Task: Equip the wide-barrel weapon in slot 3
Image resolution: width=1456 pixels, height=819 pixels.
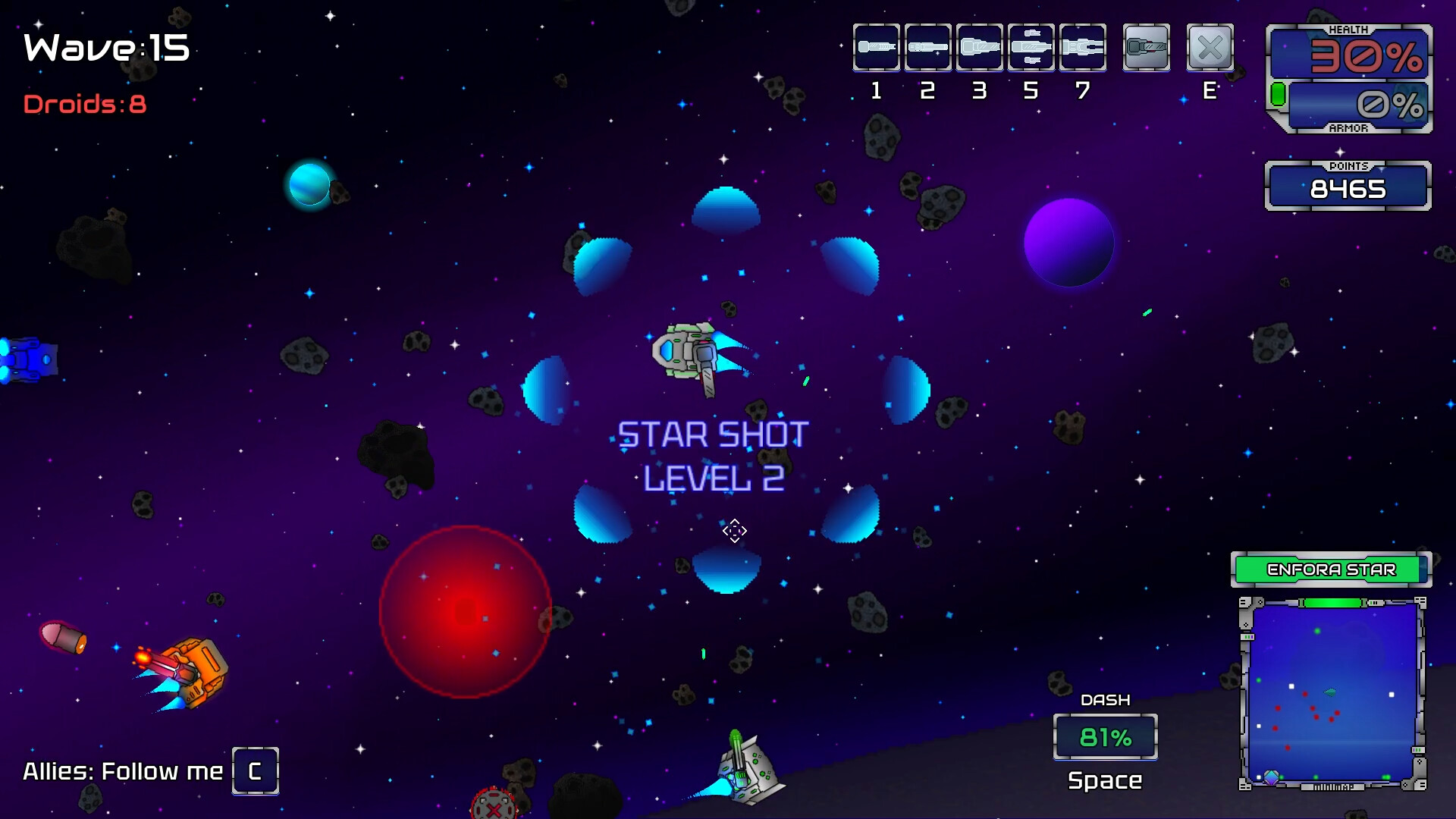Action: click(x=979, y=48)
